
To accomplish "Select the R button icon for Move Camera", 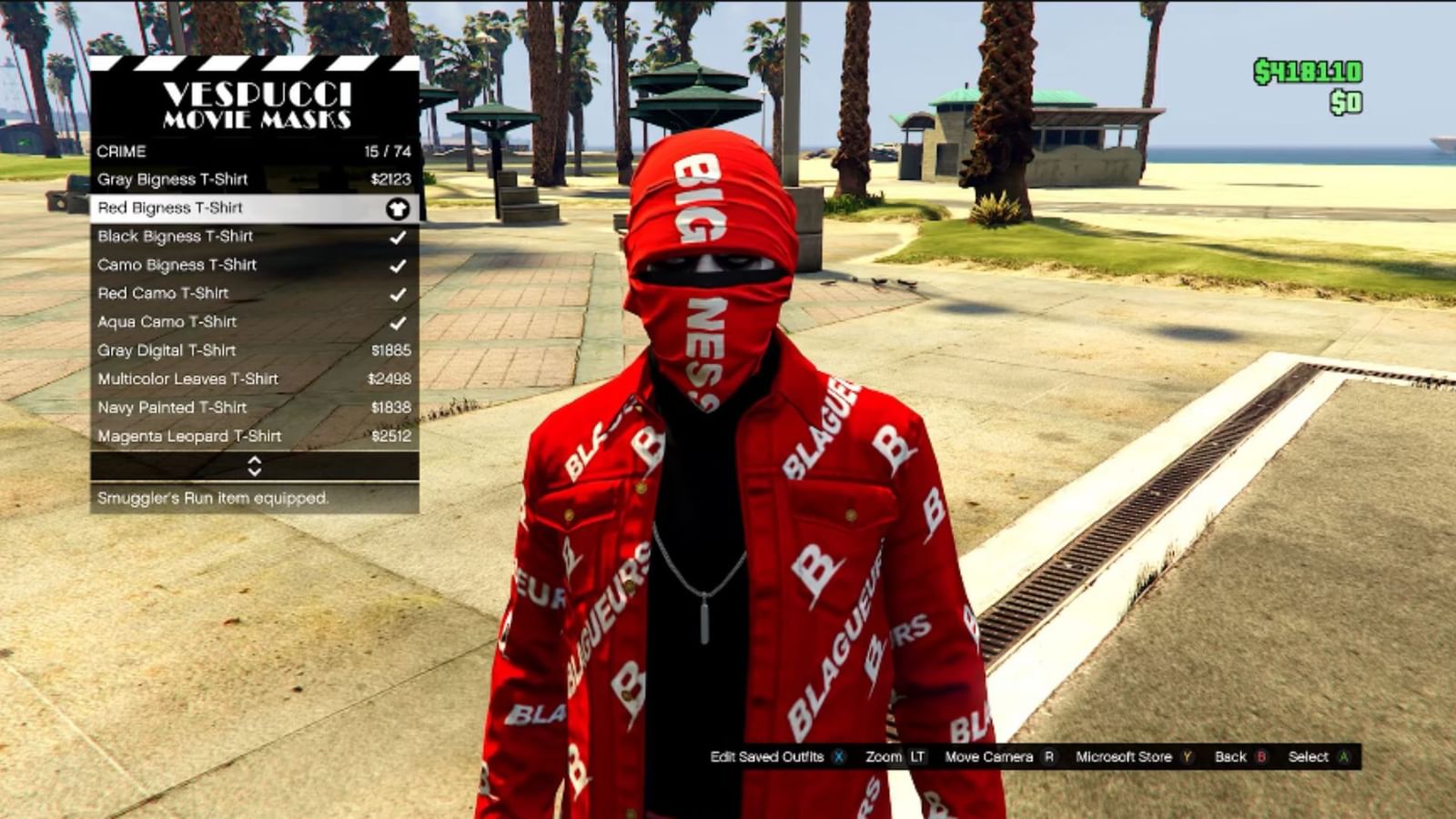I will click(x=1048, y=756).
